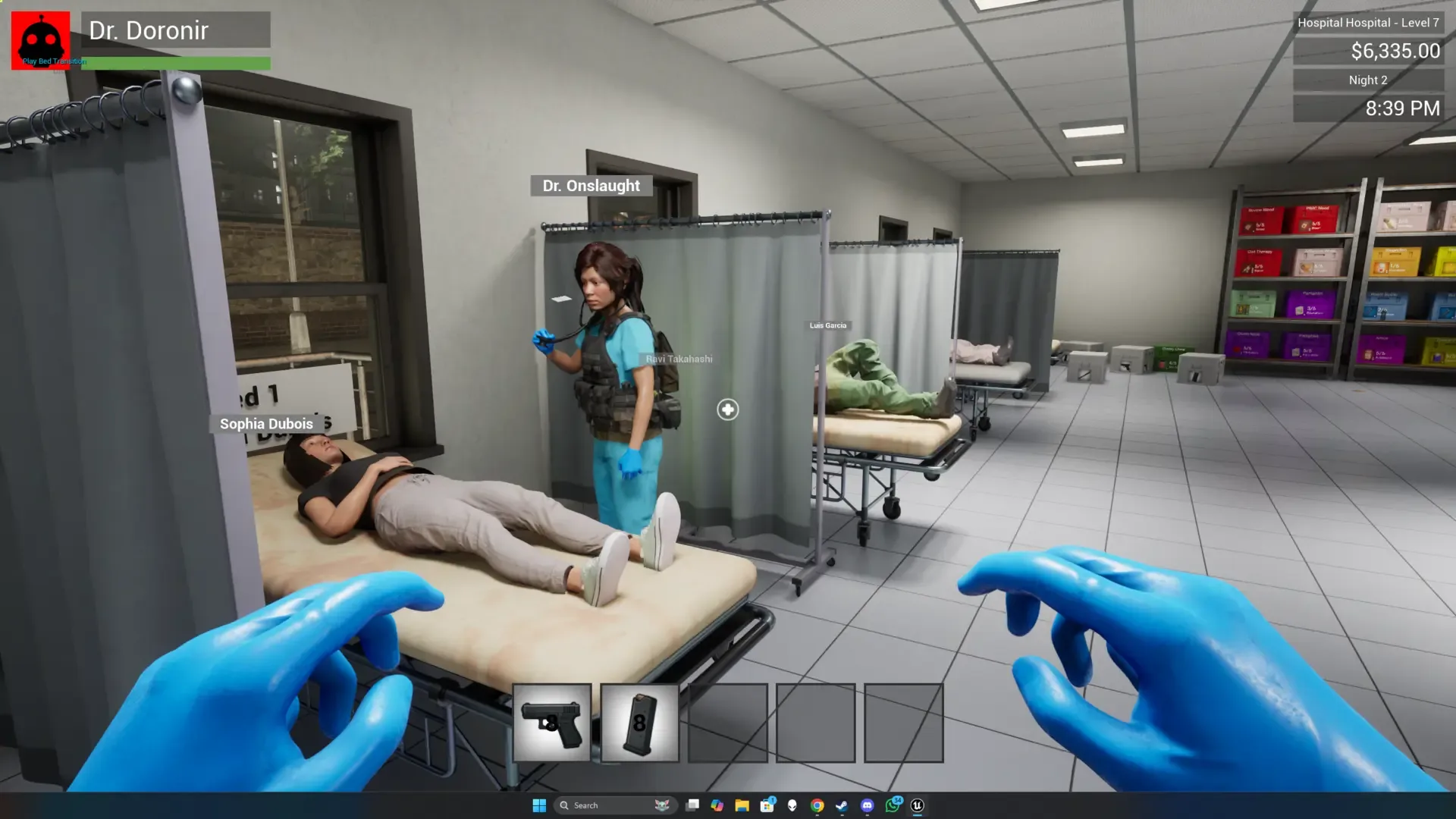Click the File Explorer taskbar icon
This screenshot has width=1456, height=819.
pos(741,805)
